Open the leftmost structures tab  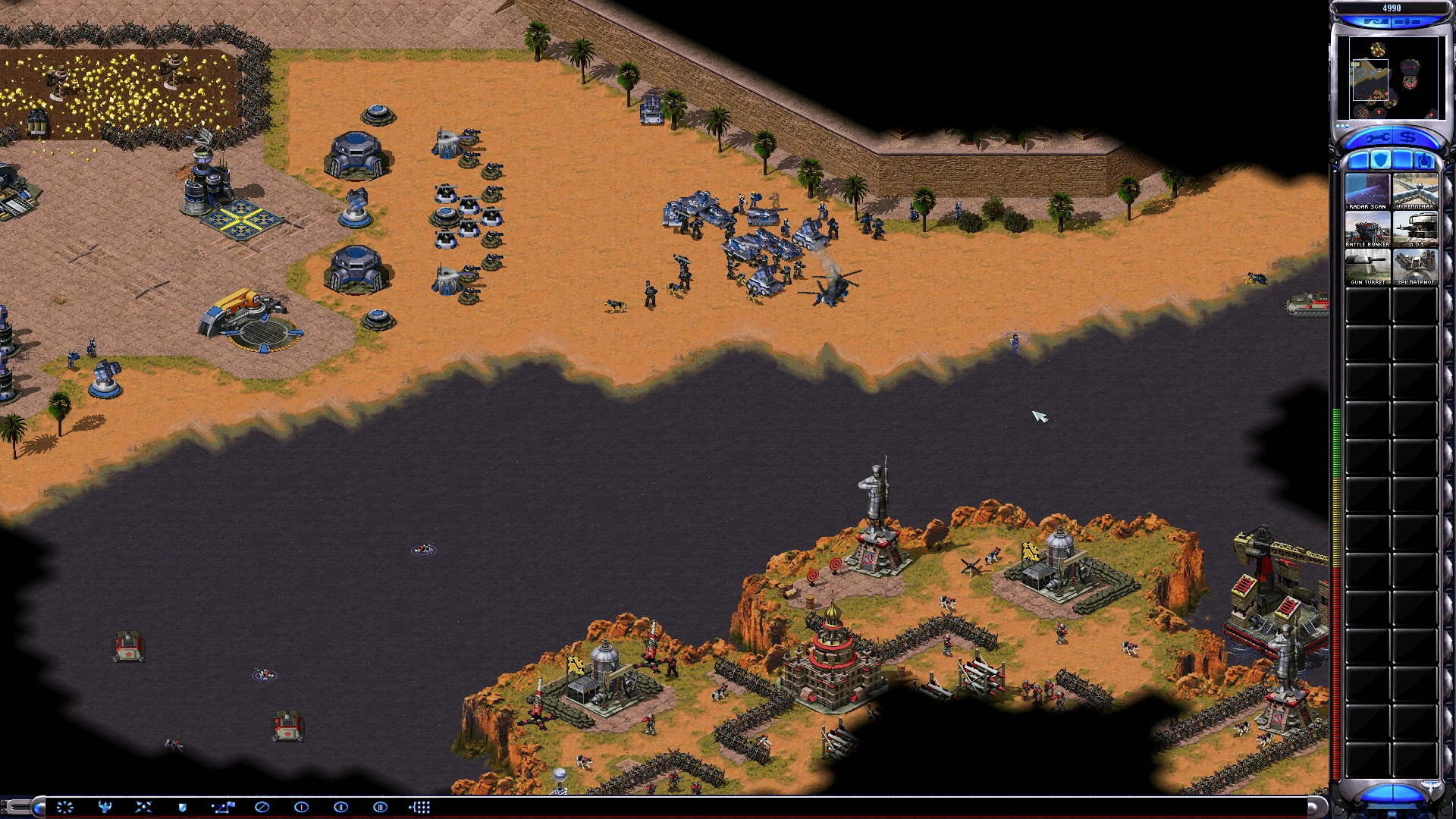tap(1359, 159)
